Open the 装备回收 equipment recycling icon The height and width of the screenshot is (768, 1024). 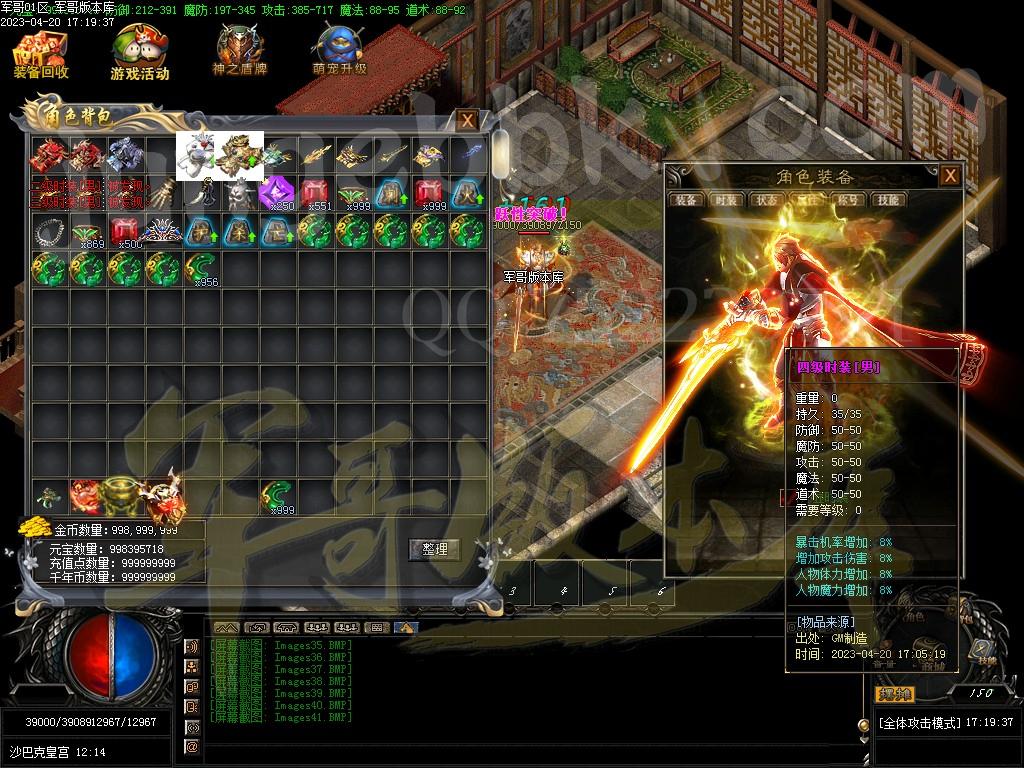point(40,54)
